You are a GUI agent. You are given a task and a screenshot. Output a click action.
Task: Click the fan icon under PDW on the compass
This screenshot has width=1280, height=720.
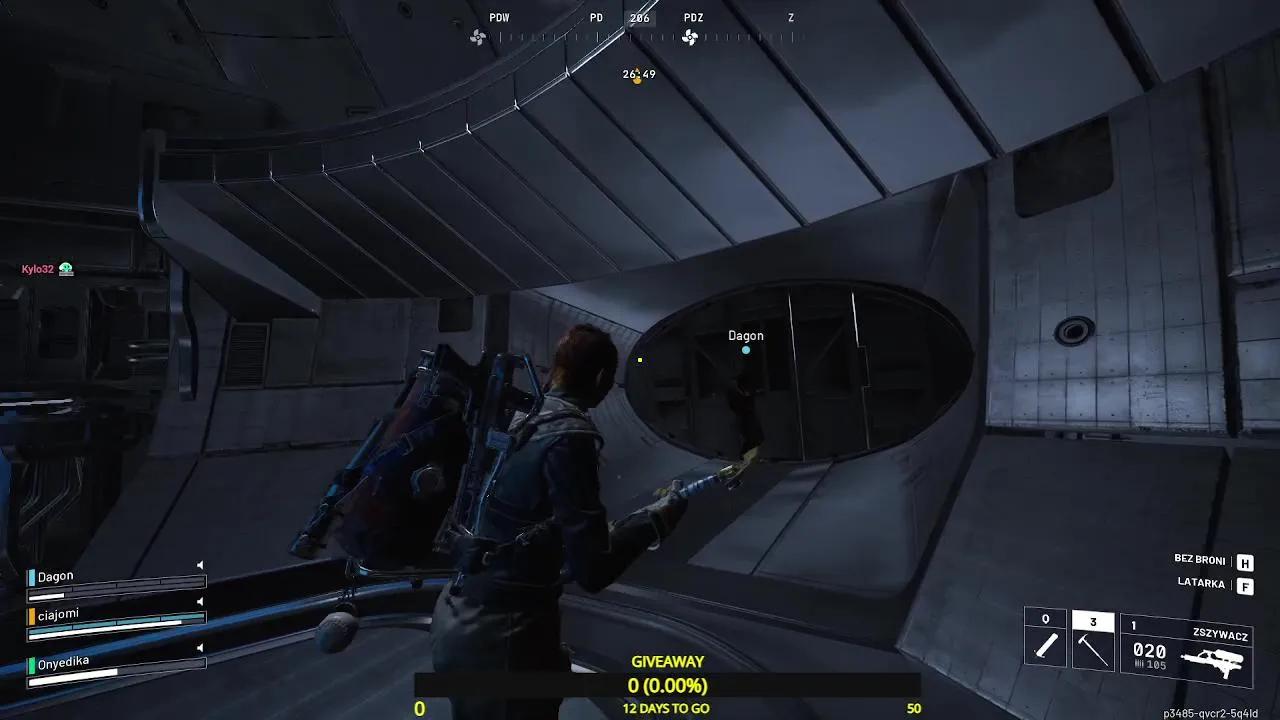point(478,38)
